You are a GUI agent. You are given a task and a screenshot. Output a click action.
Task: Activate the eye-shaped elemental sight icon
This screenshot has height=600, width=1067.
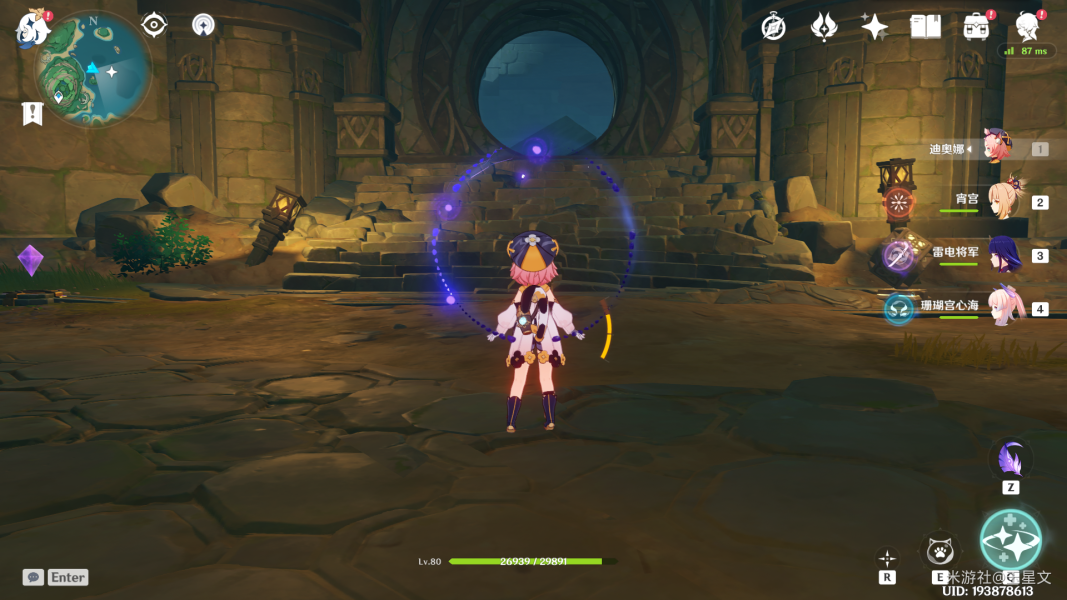[x=154, y=25]
